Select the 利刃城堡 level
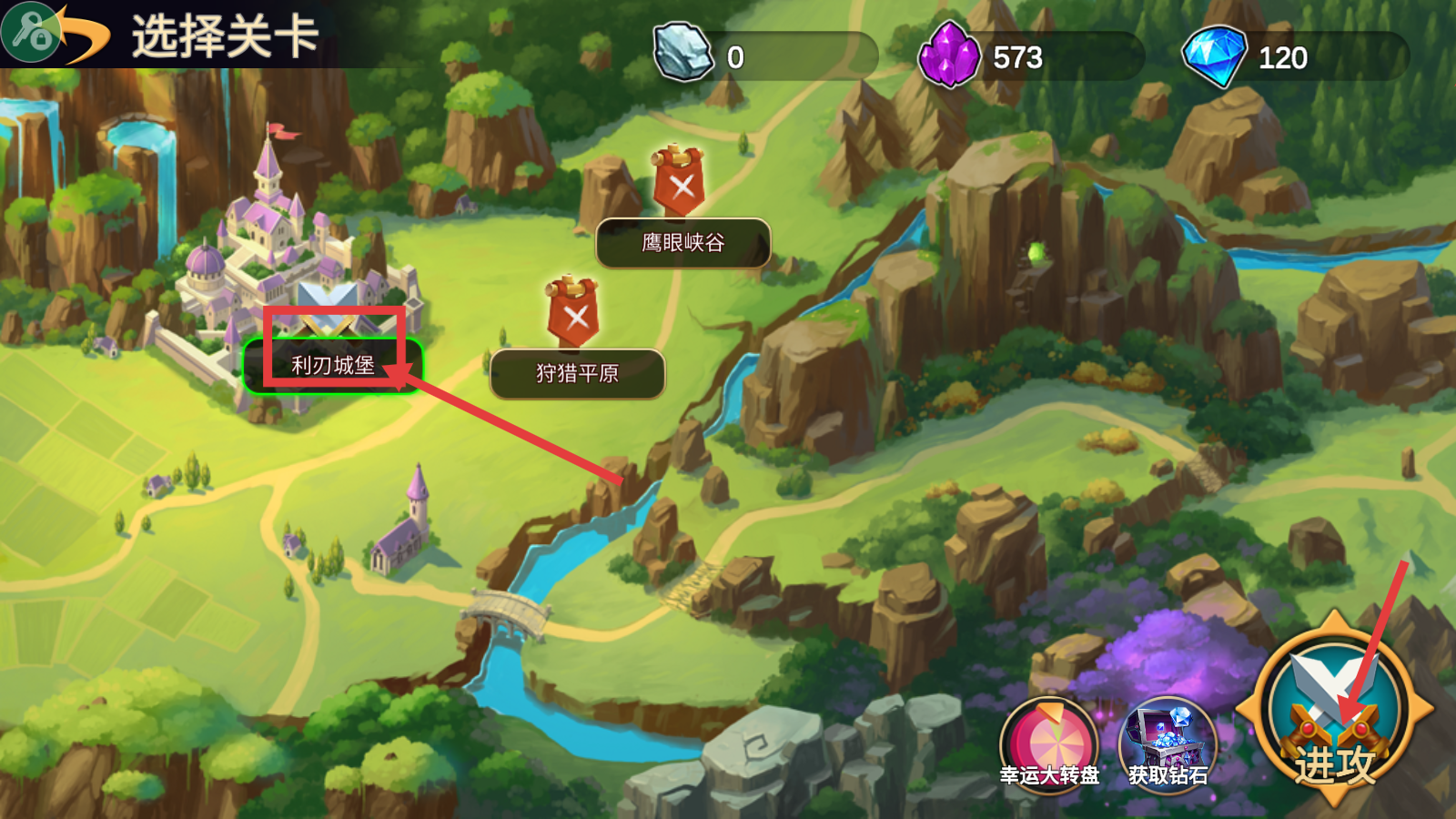Image resolution: width=1456 pixels, height=819 pixels. (x=333, y=366)
